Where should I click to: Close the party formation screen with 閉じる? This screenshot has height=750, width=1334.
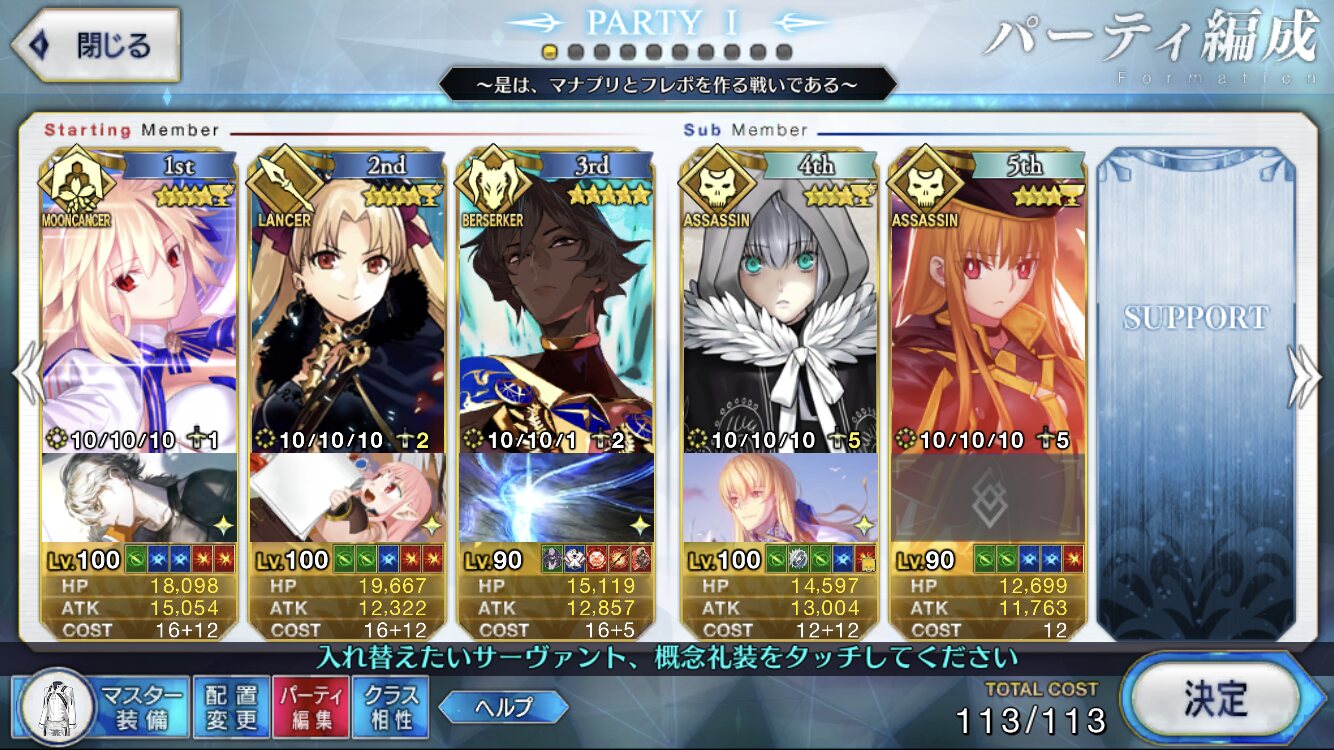point(95,45)
